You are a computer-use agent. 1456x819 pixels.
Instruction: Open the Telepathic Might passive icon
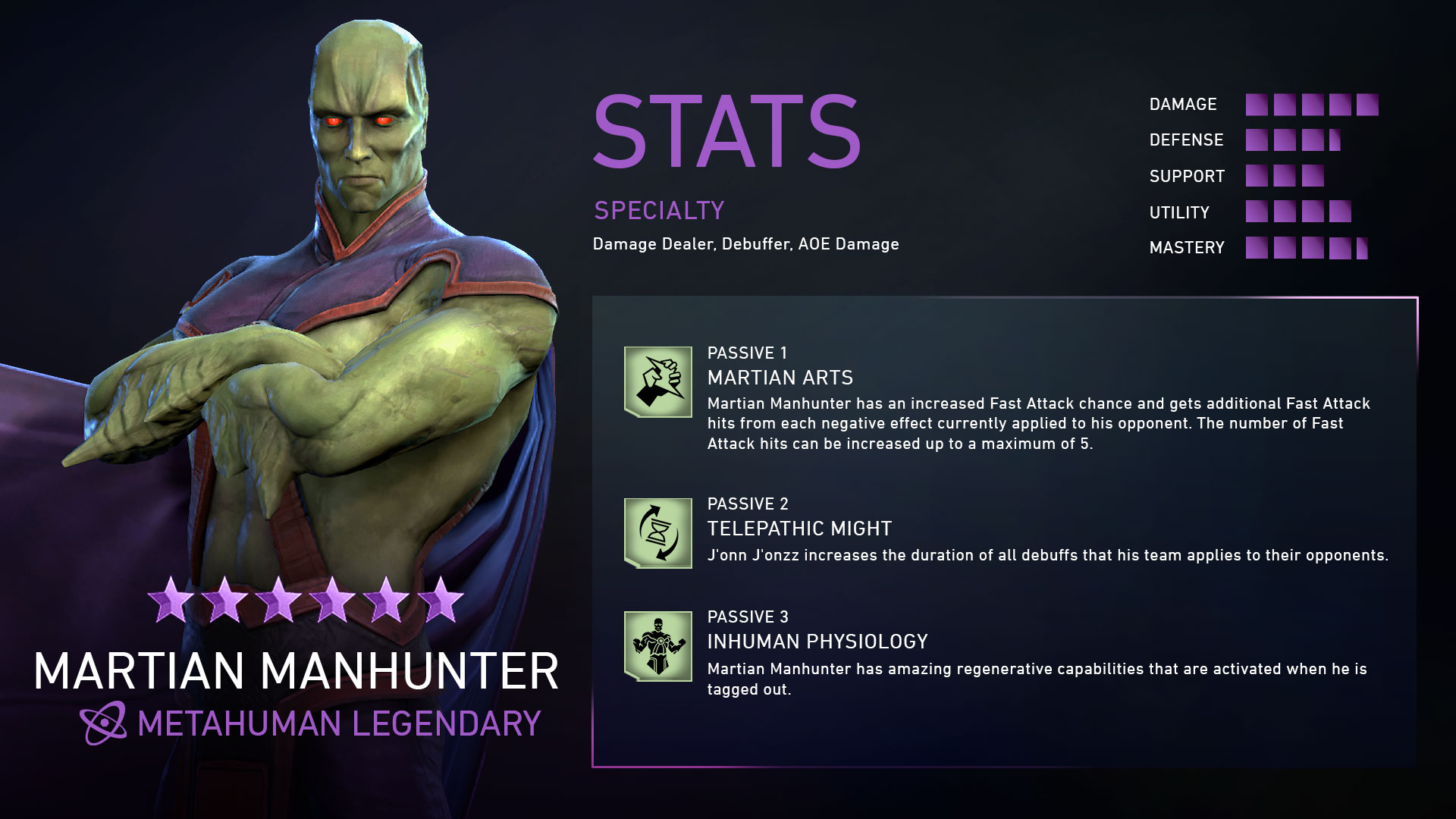click(x=657, y=533)
